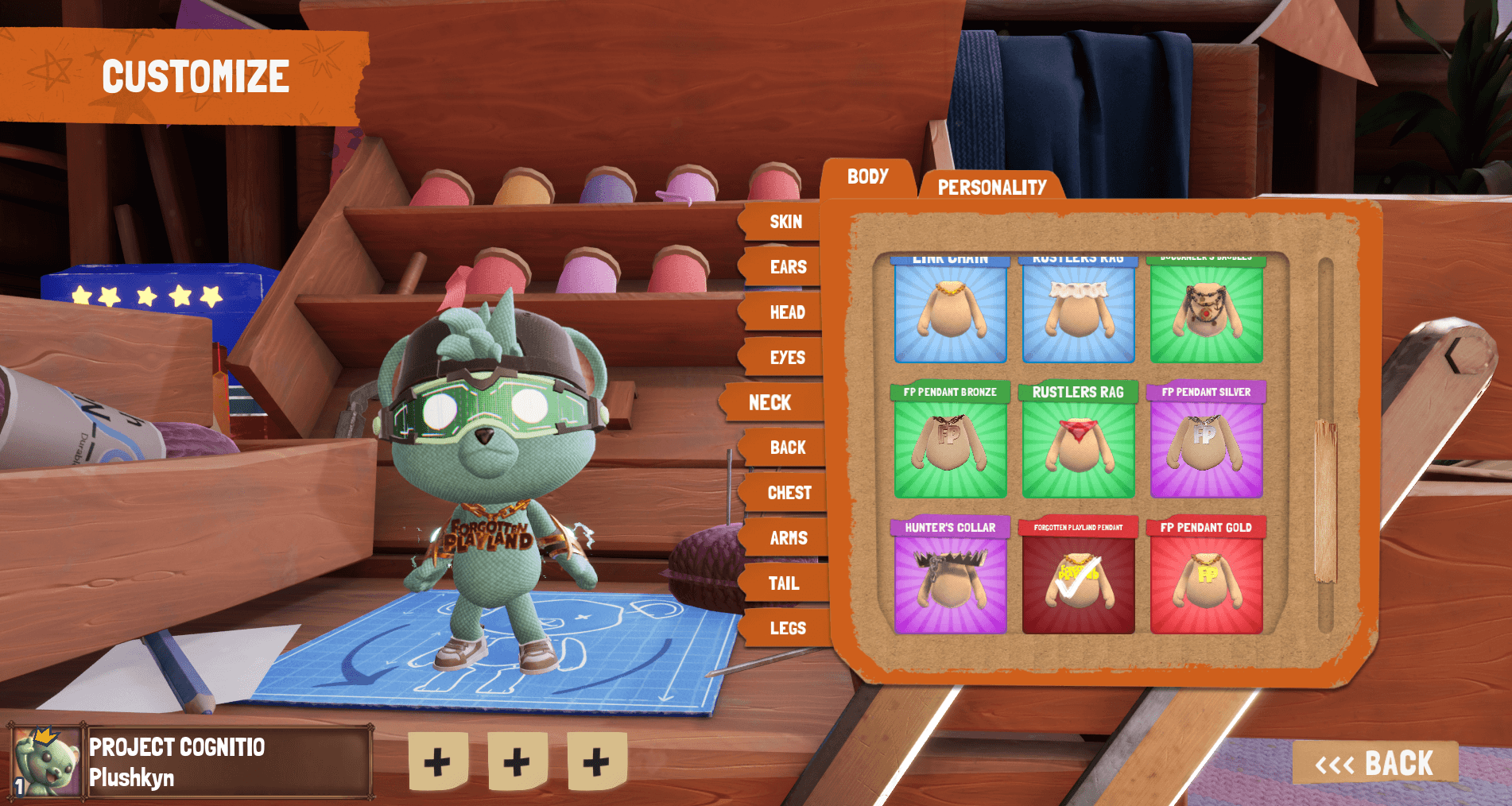This screenshot has height=806, width=1512.
Task: Open the Head customization category
Action: coord(786,312)
